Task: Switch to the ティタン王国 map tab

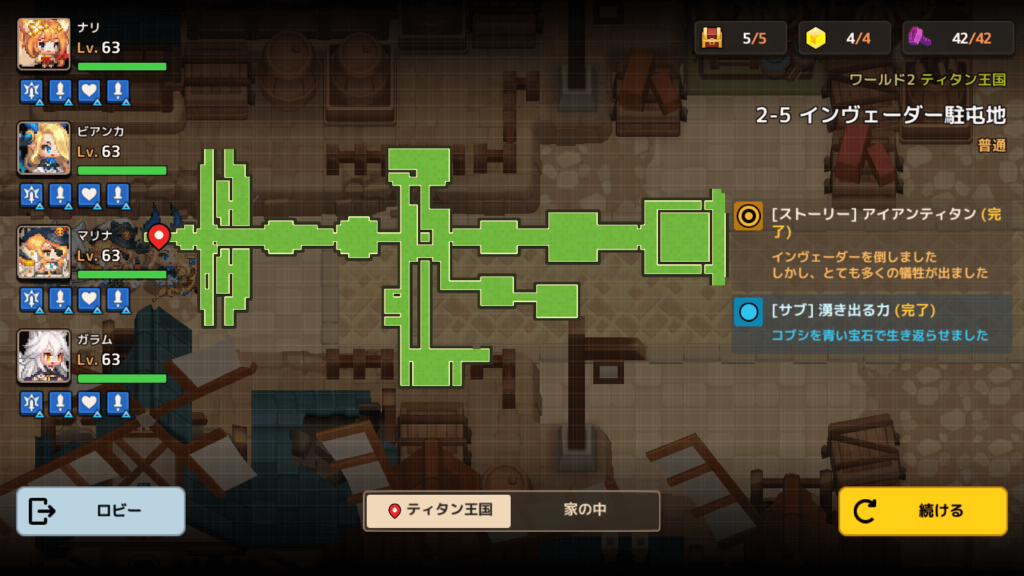Action: pos(439,510)
